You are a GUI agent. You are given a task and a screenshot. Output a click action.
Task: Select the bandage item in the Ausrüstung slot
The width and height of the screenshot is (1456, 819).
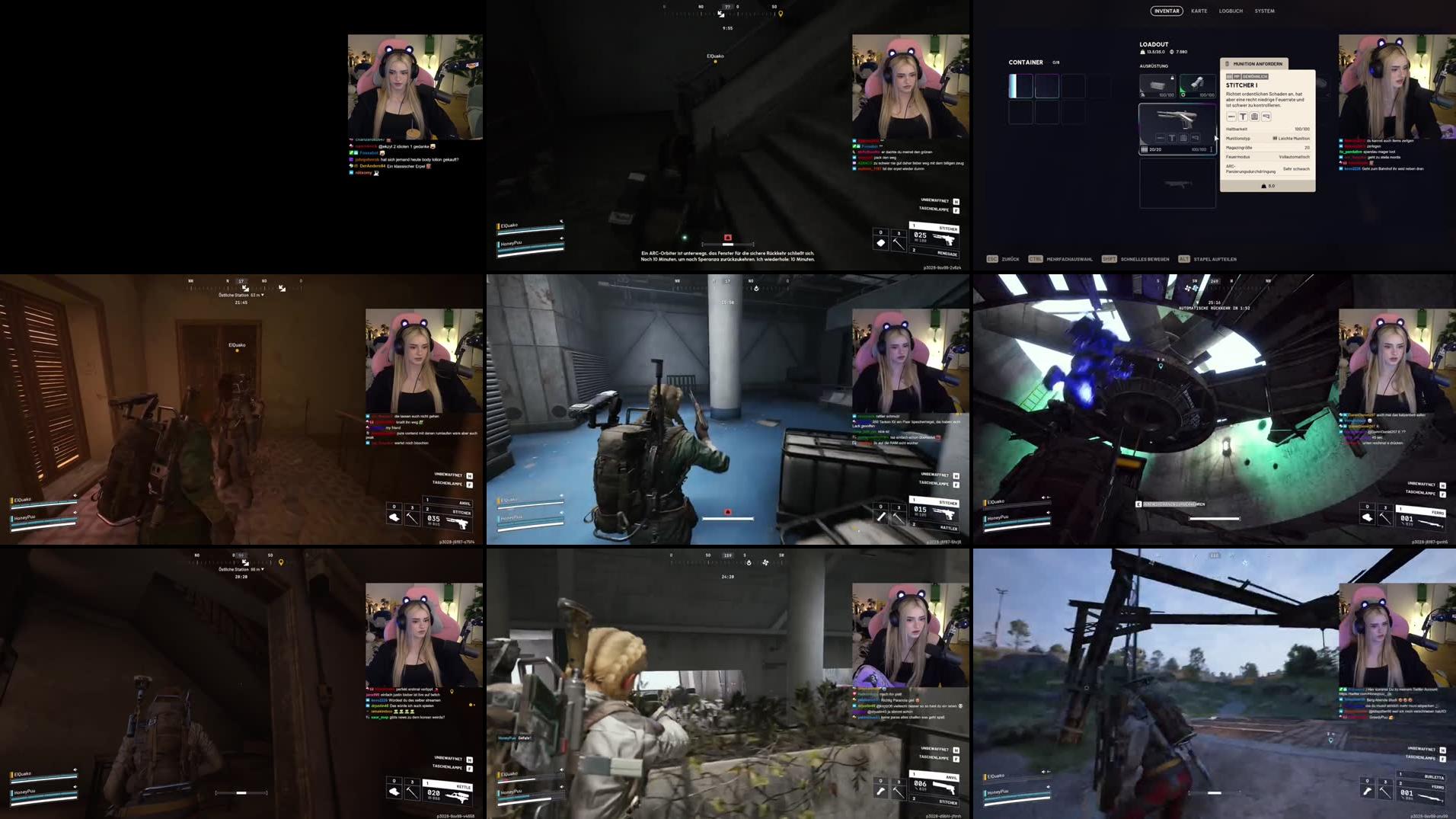[x=1157, y=85]
